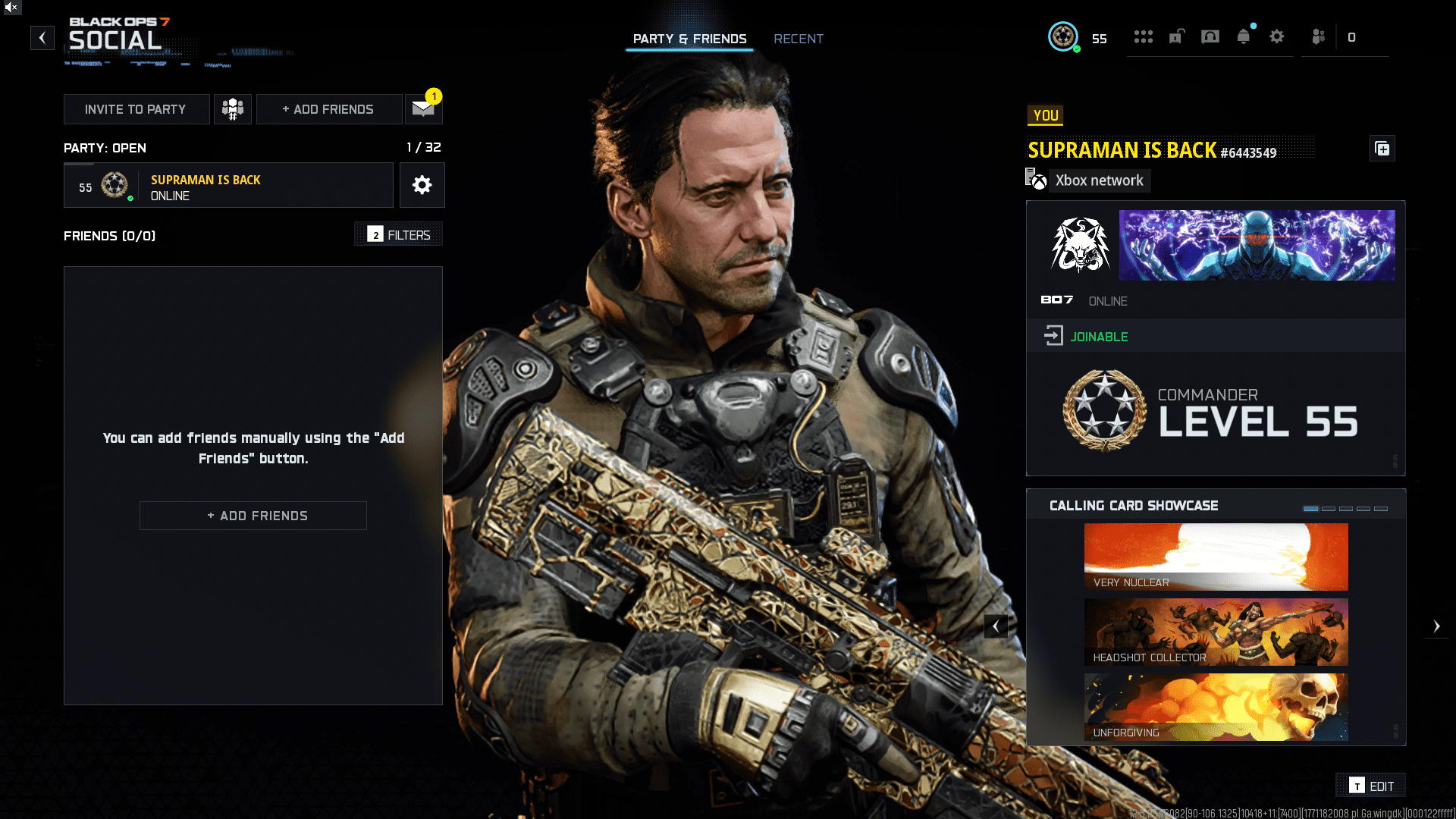The image size is (1456, 819).
Task: Select the Headshot Collector calling card
Action: click(x=1216, y=632)
